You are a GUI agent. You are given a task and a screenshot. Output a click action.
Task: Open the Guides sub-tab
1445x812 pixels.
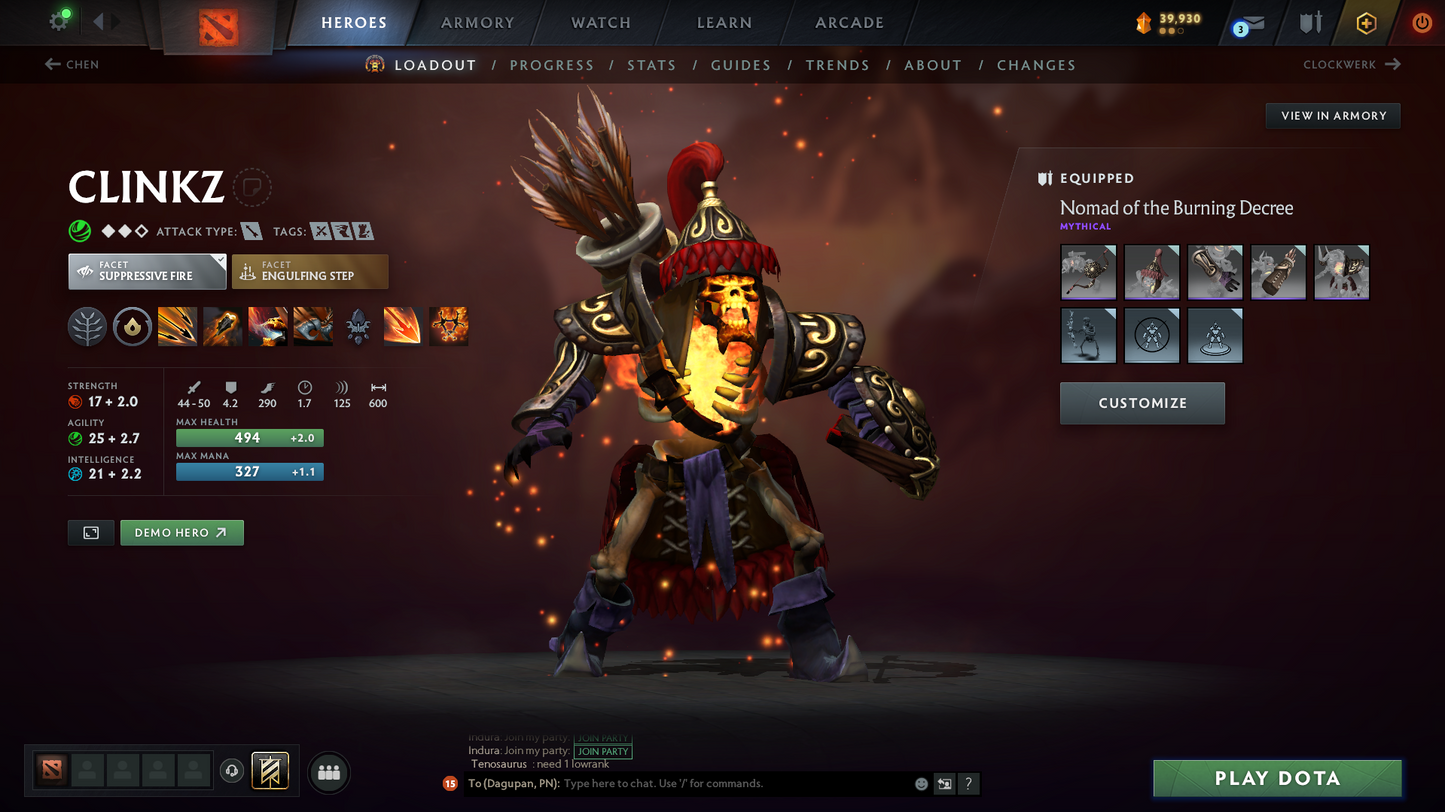[x=740, y=65]
